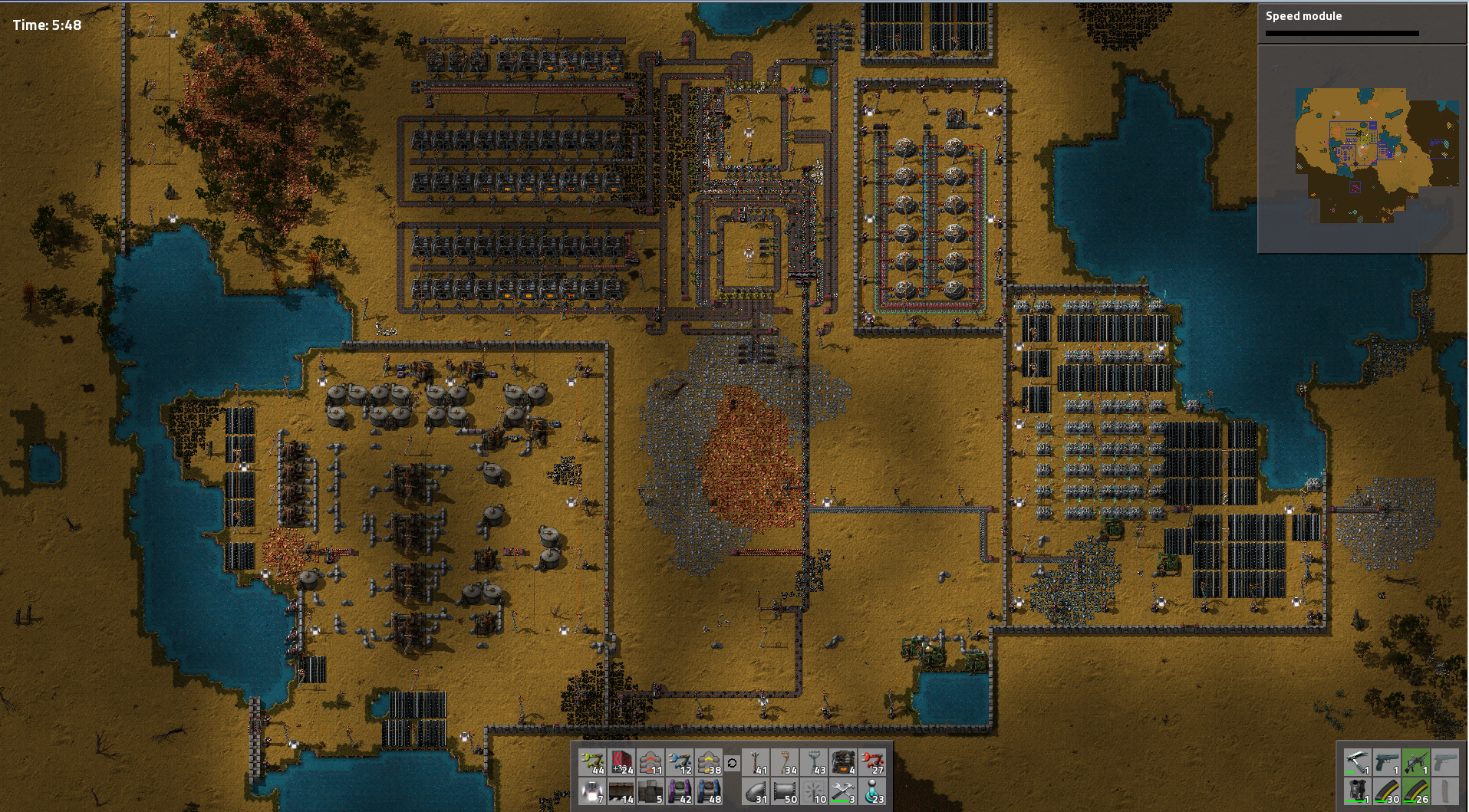
Task: Select the blue inserter from the hotbar
Action: (680, 763)
